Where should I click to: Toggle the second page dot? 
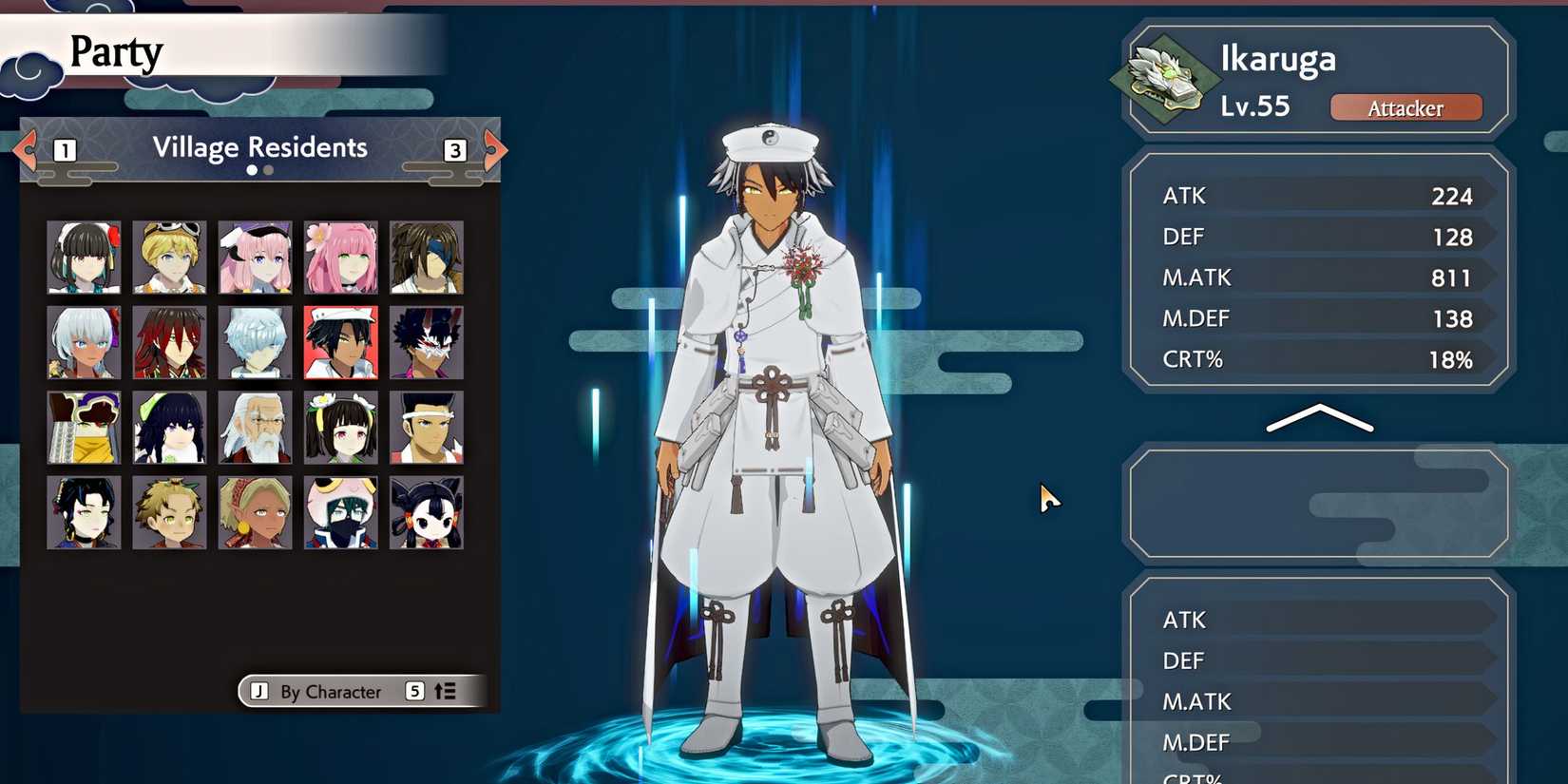click(267, 170)
